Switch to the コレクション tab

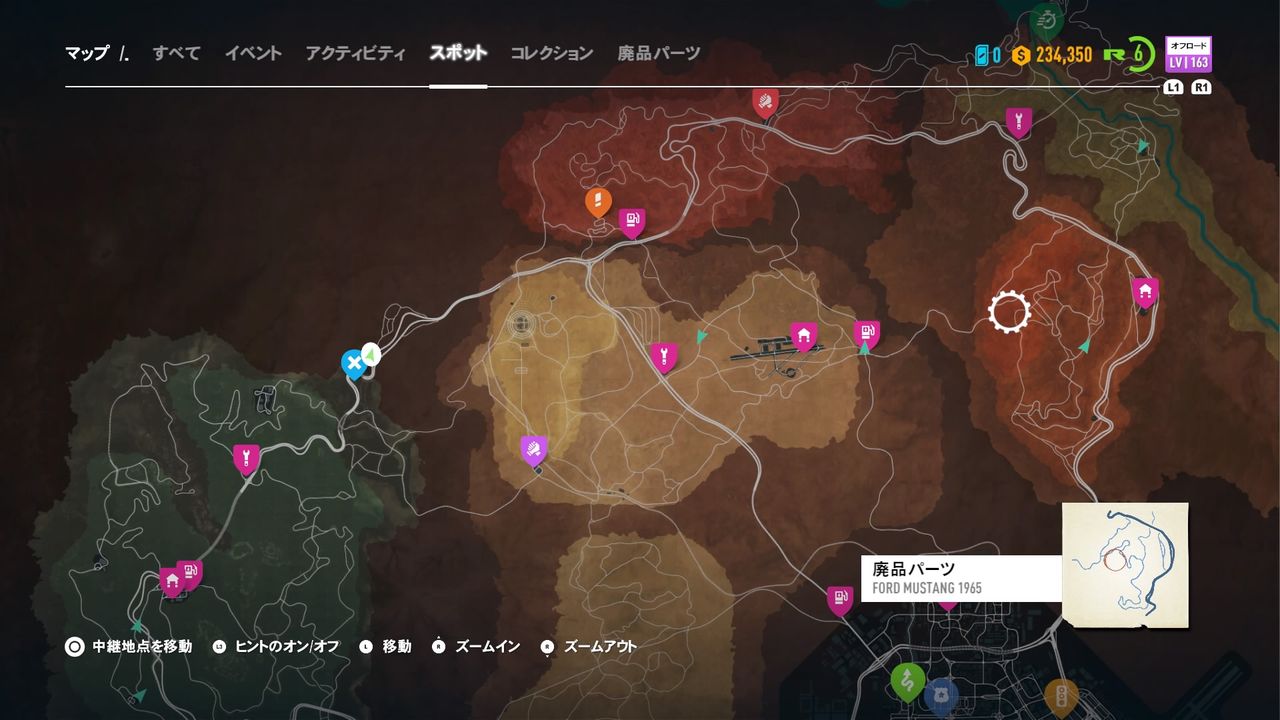coord(550,54)
